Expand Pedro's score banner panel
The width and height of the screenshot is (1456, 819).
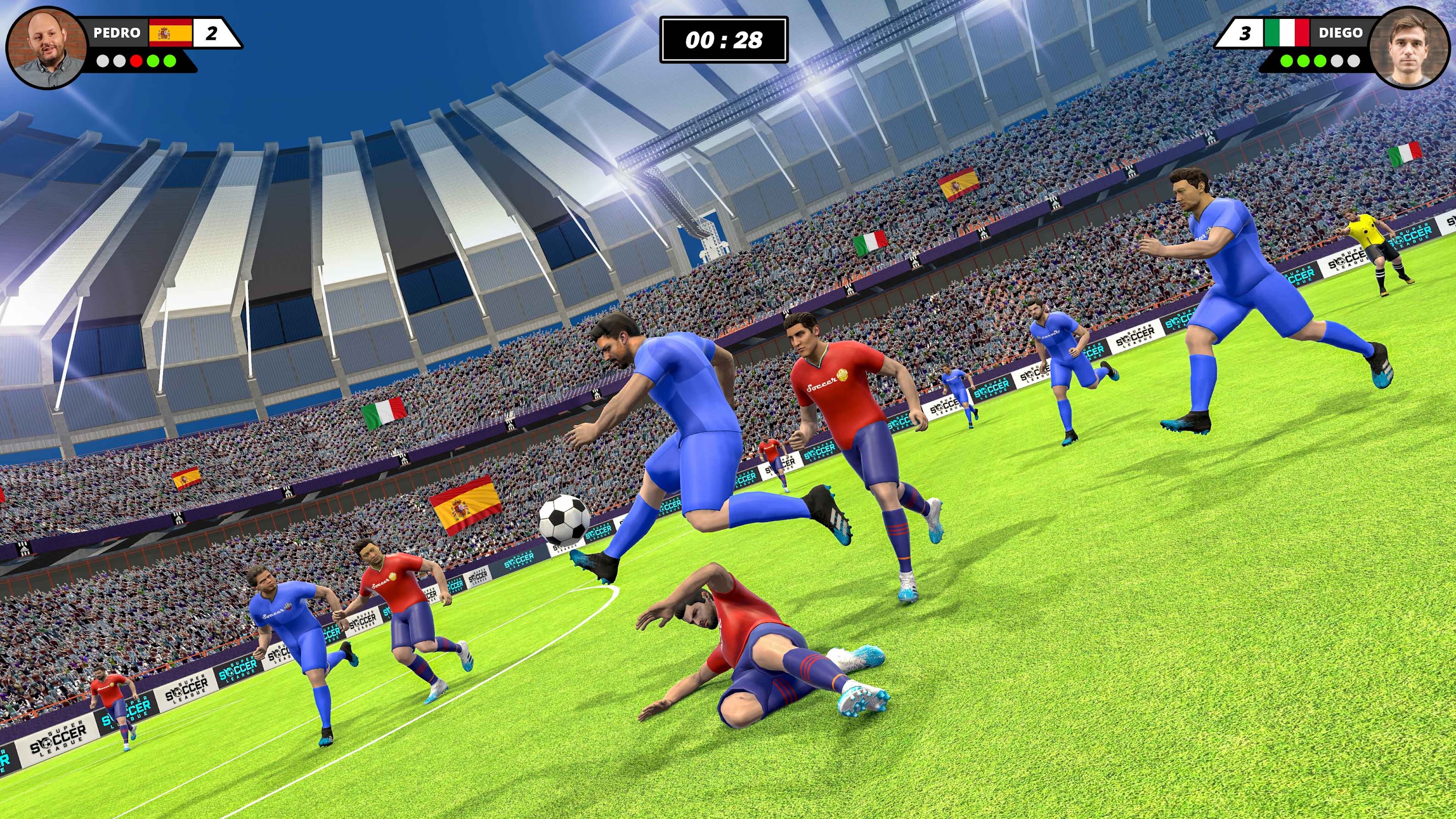(158, 33)
